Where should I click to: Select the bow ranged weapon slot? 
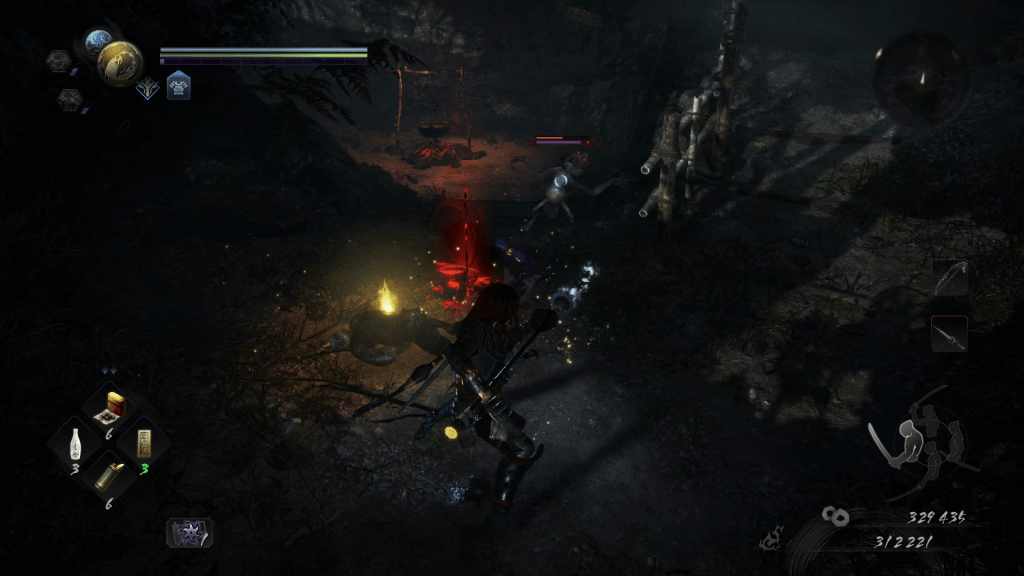click(x=949, y=279)
